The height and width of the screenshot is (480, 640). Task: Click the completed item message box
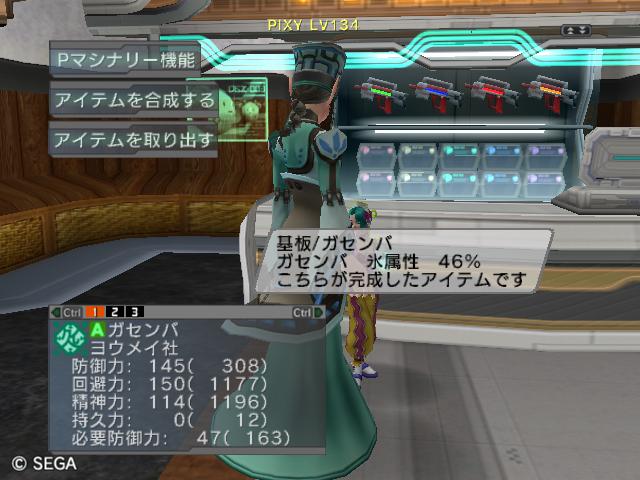pyautogui.click(x=402, y=260)
